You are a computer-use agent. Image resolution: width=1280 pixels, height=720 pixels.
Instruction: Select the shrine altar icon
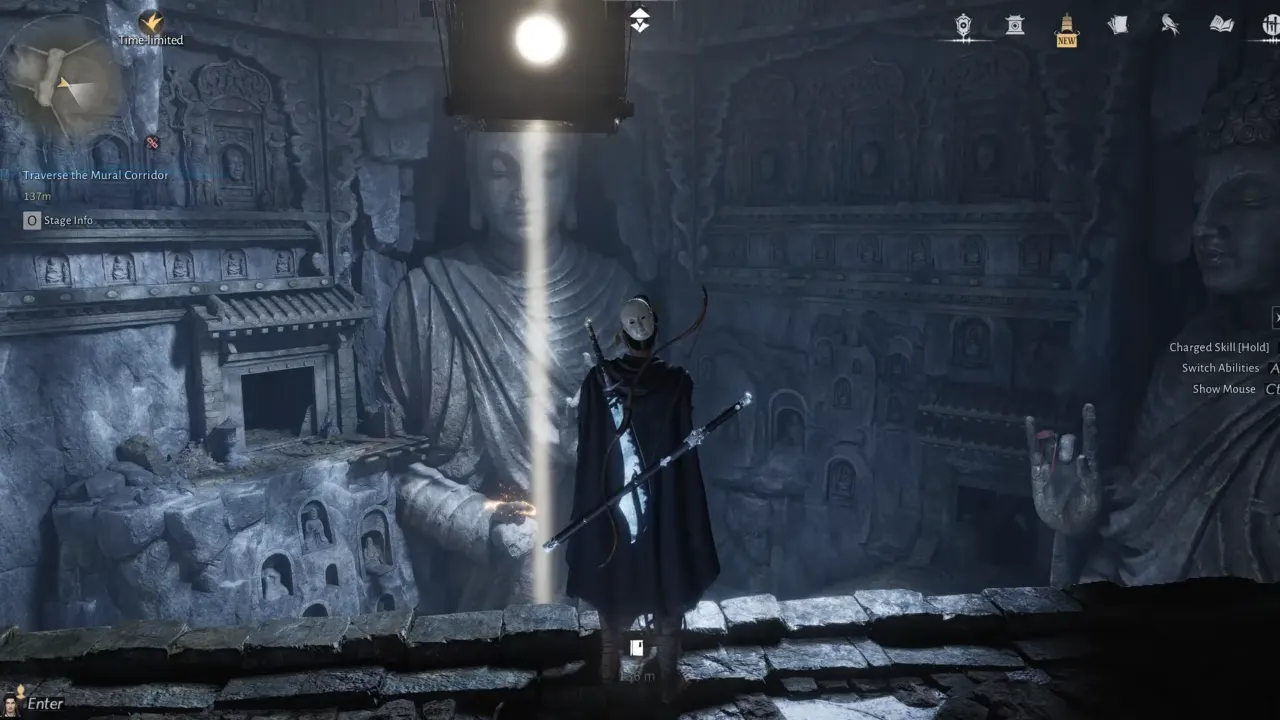click(1014, 25)
